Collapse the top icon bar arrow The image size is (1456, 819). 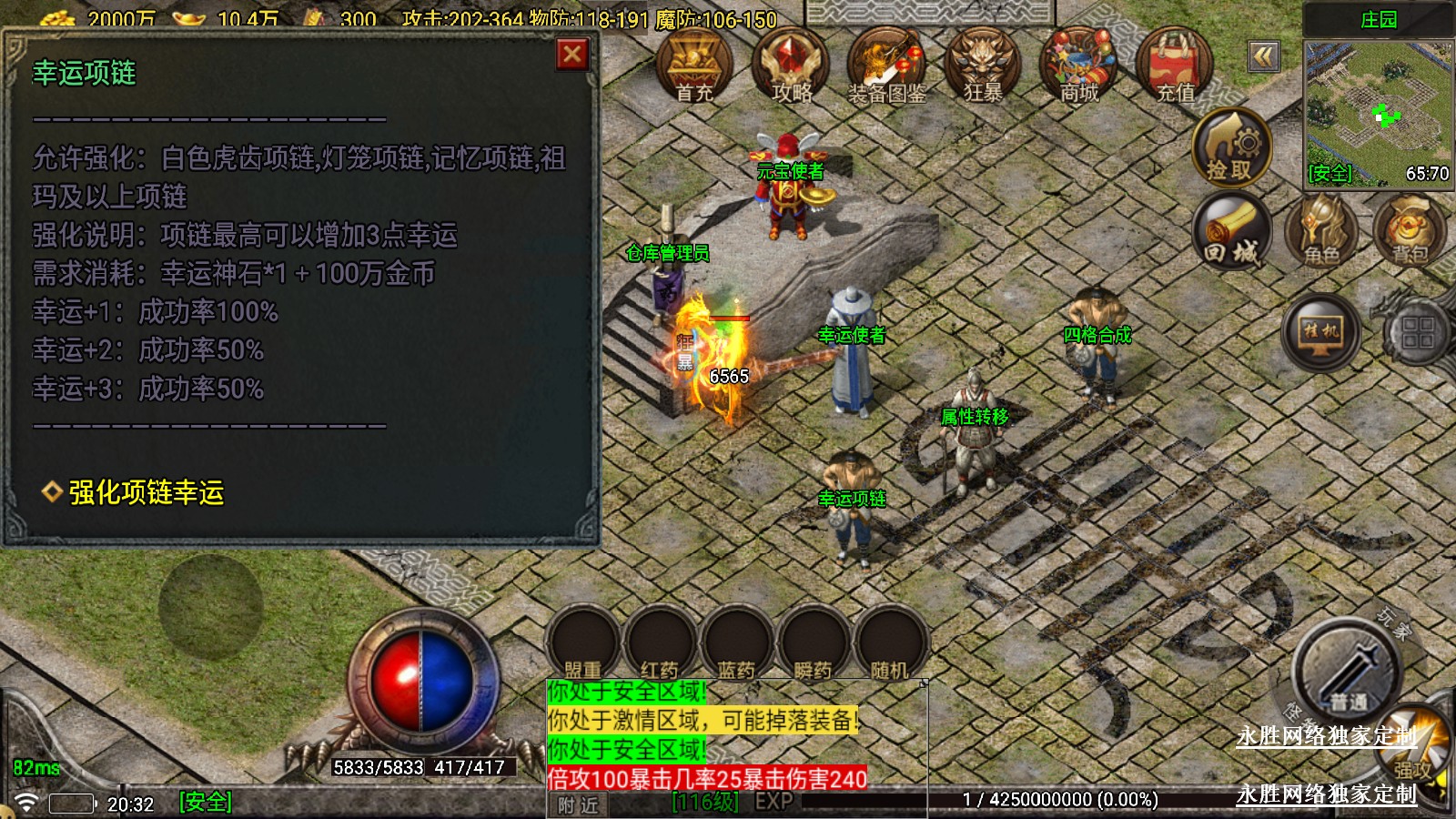(x=1263, y=57)
